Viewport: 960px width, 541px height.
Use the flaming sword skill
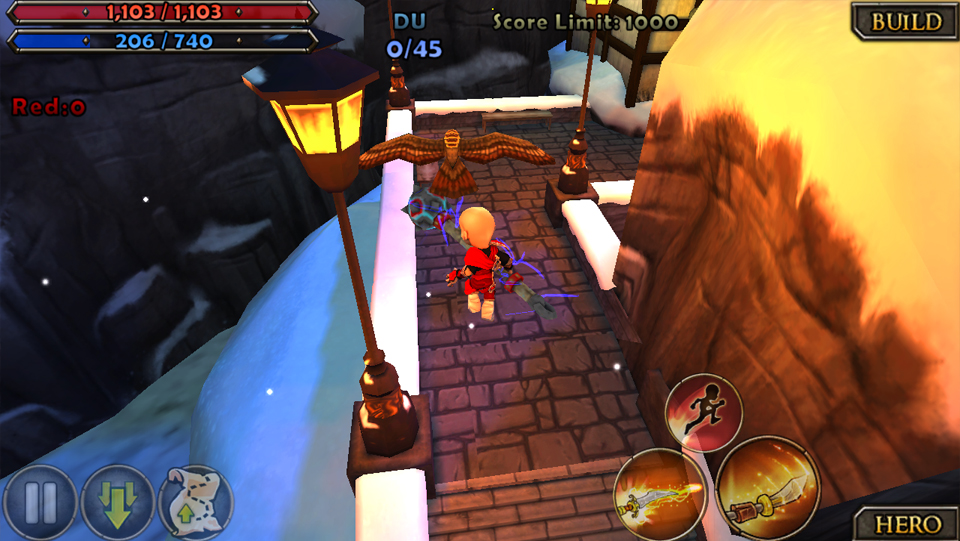[x=660, y=493]
